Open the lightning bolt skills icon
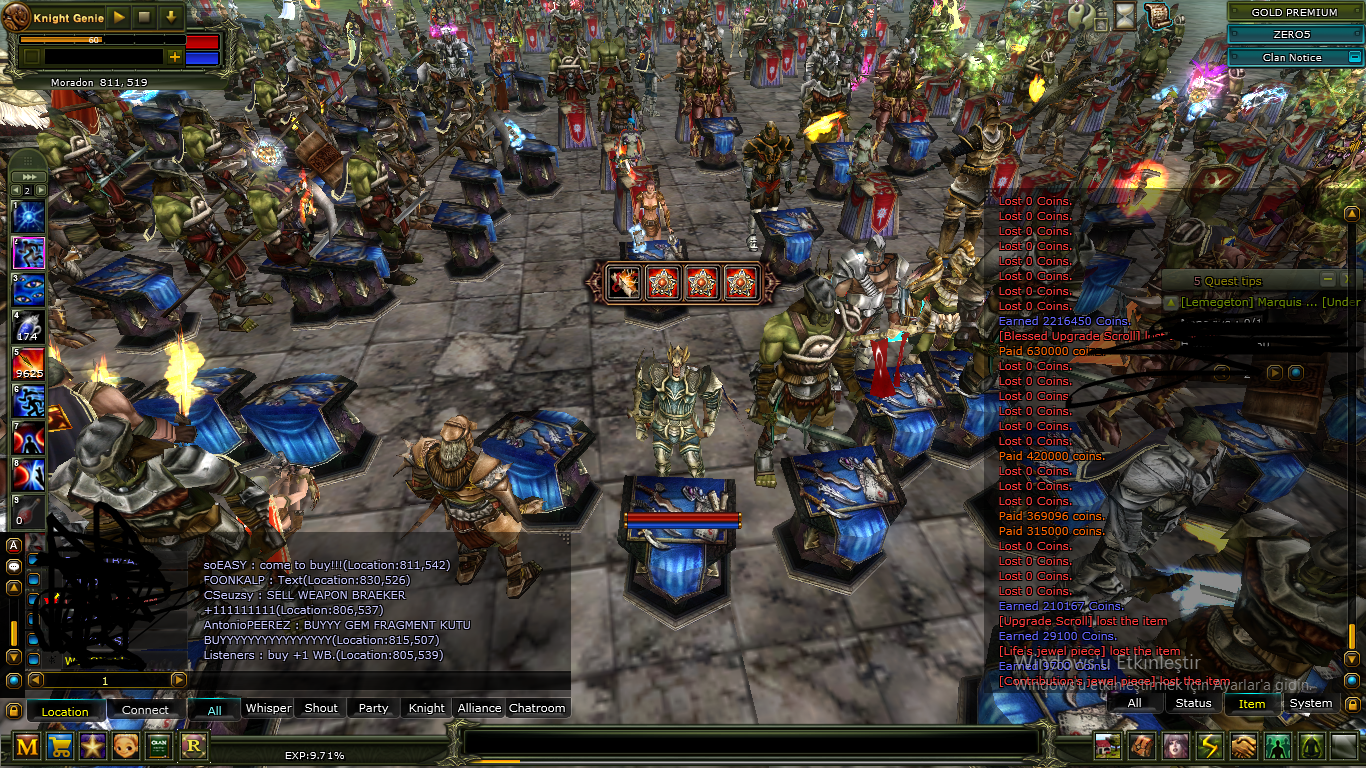This screenshot has height=768, width=1366. point(1210,746)
